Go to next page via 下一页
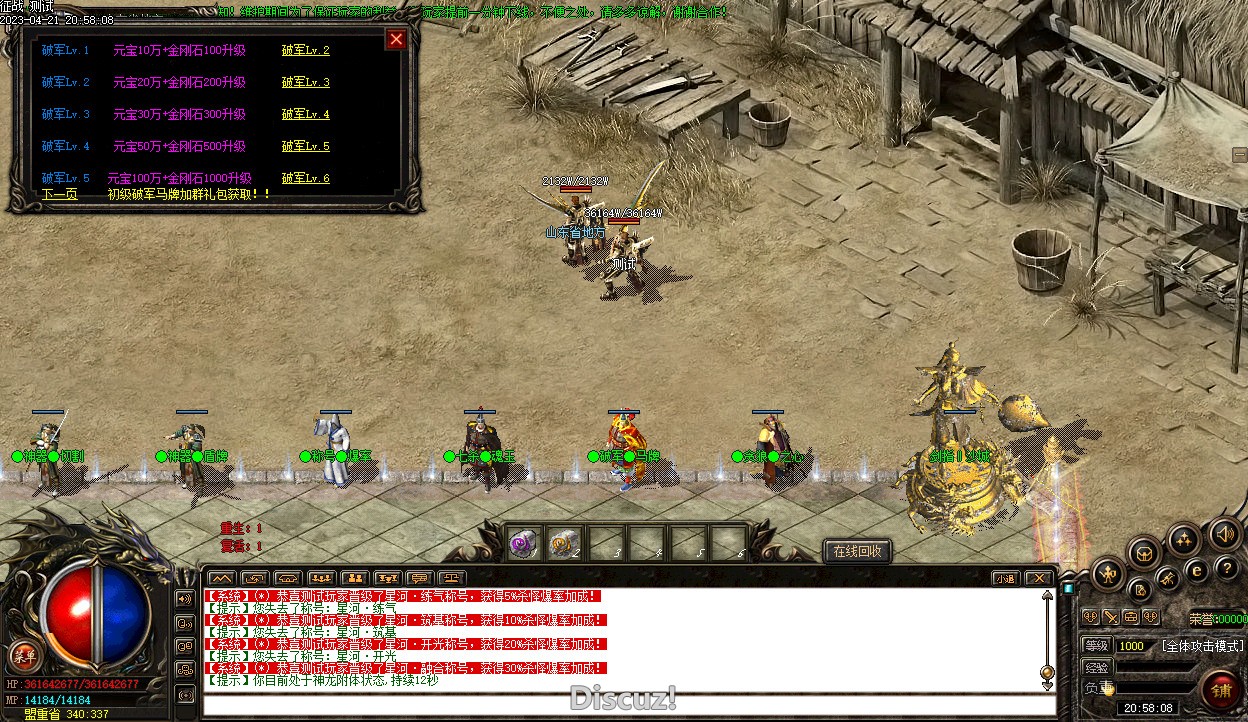The image size is (1248, 722). (x=60, y=194)
